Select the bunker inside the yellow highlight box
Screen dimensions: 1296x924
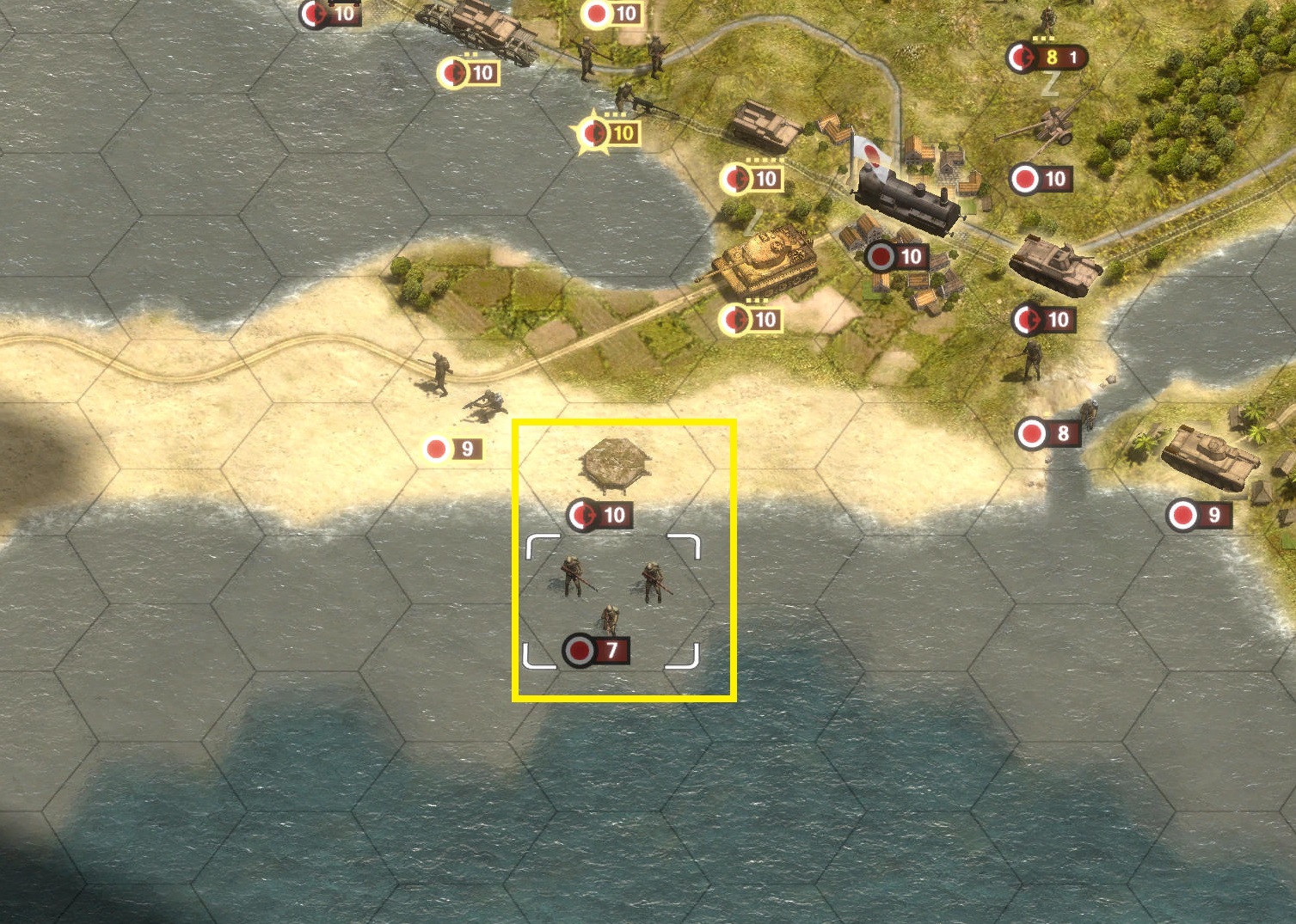coord(617,464)
